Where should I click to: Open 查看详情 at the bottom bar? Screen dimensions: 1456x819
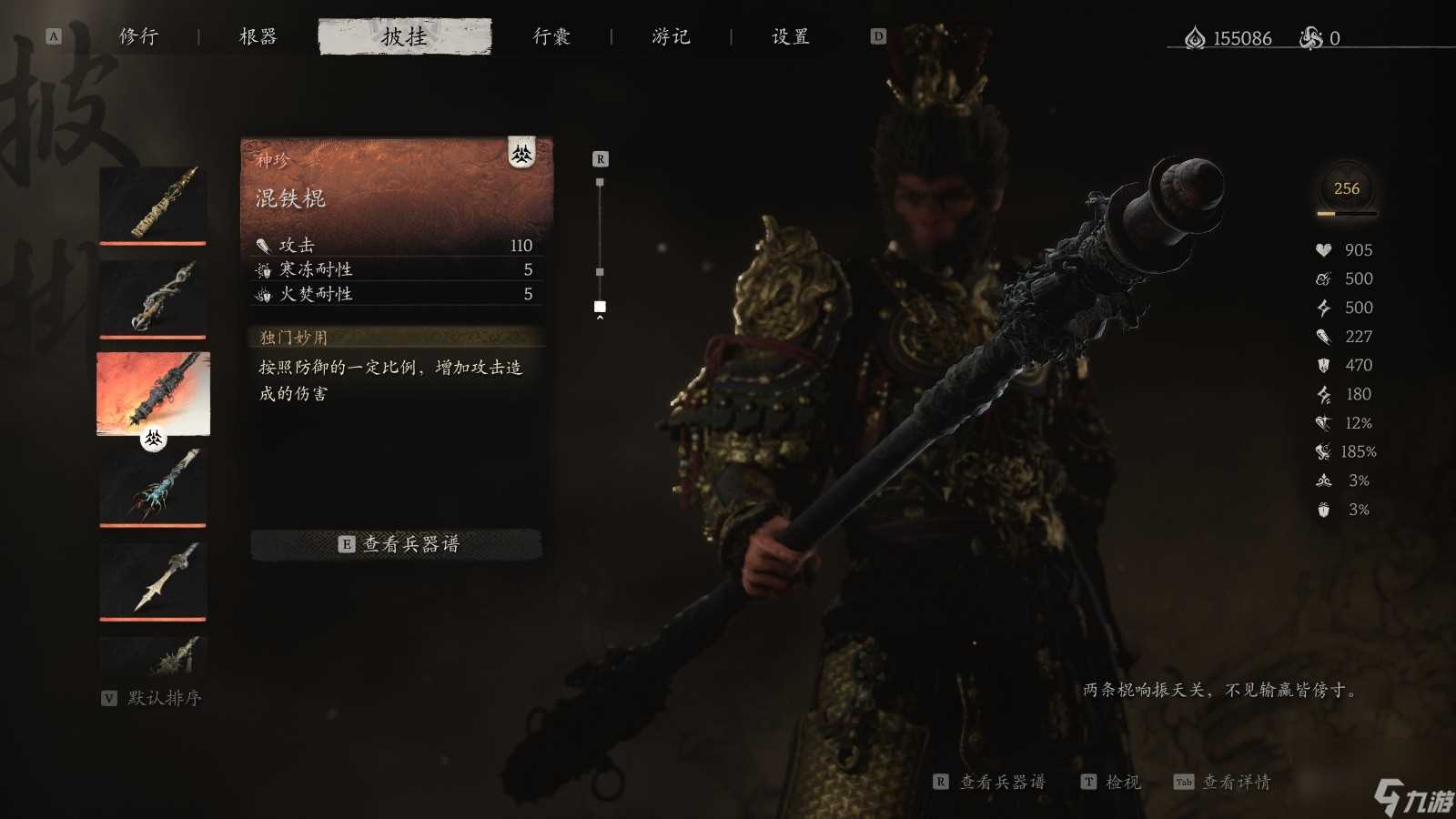click(x=1223, y=782)
